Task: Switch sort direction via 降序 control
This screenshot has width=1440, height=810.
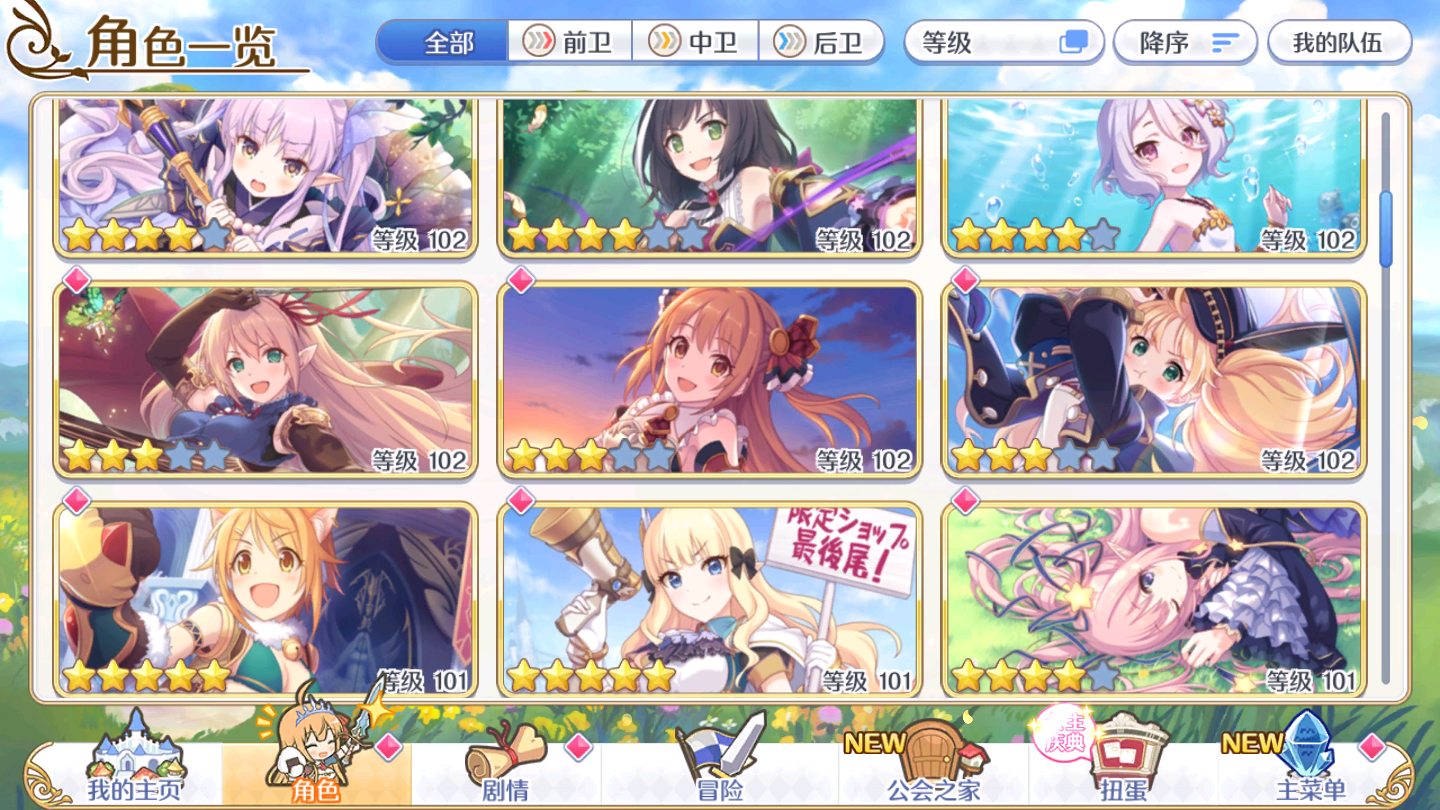Action: (1185, 42)
